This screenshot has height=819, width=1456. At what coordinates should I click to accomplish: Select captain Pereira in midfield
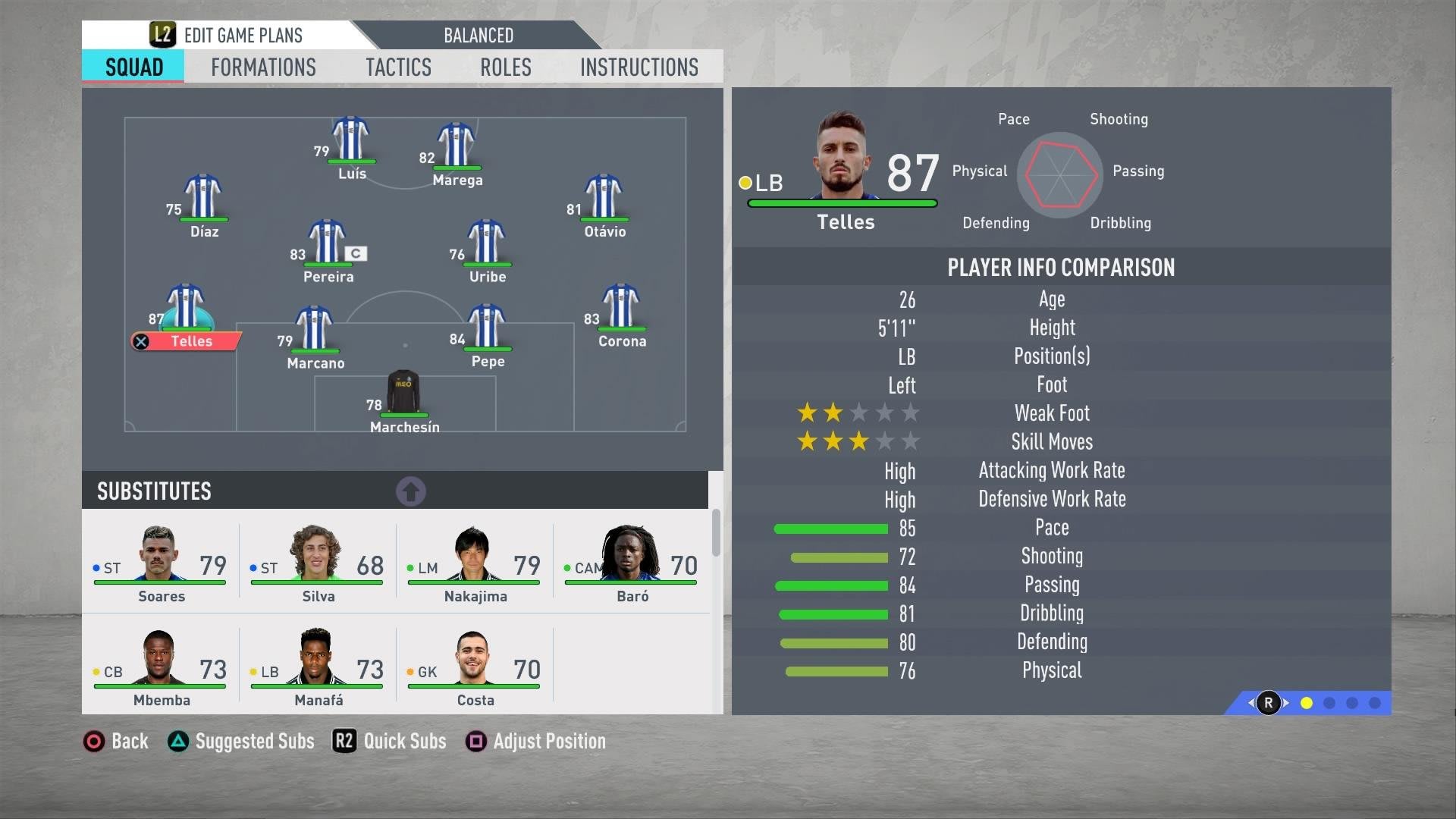[328, 243]
